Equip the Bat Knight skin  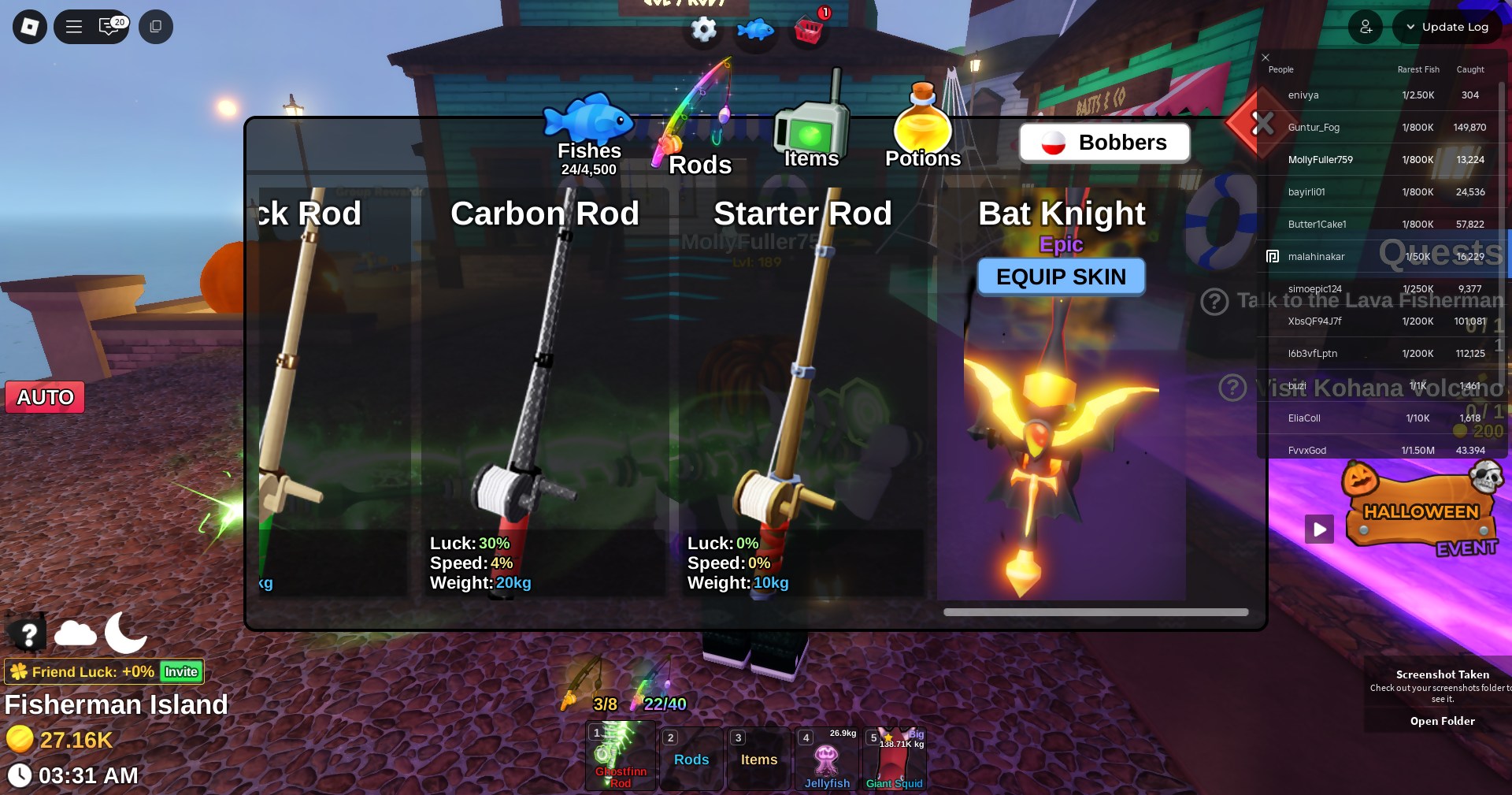coord(1061,277)
